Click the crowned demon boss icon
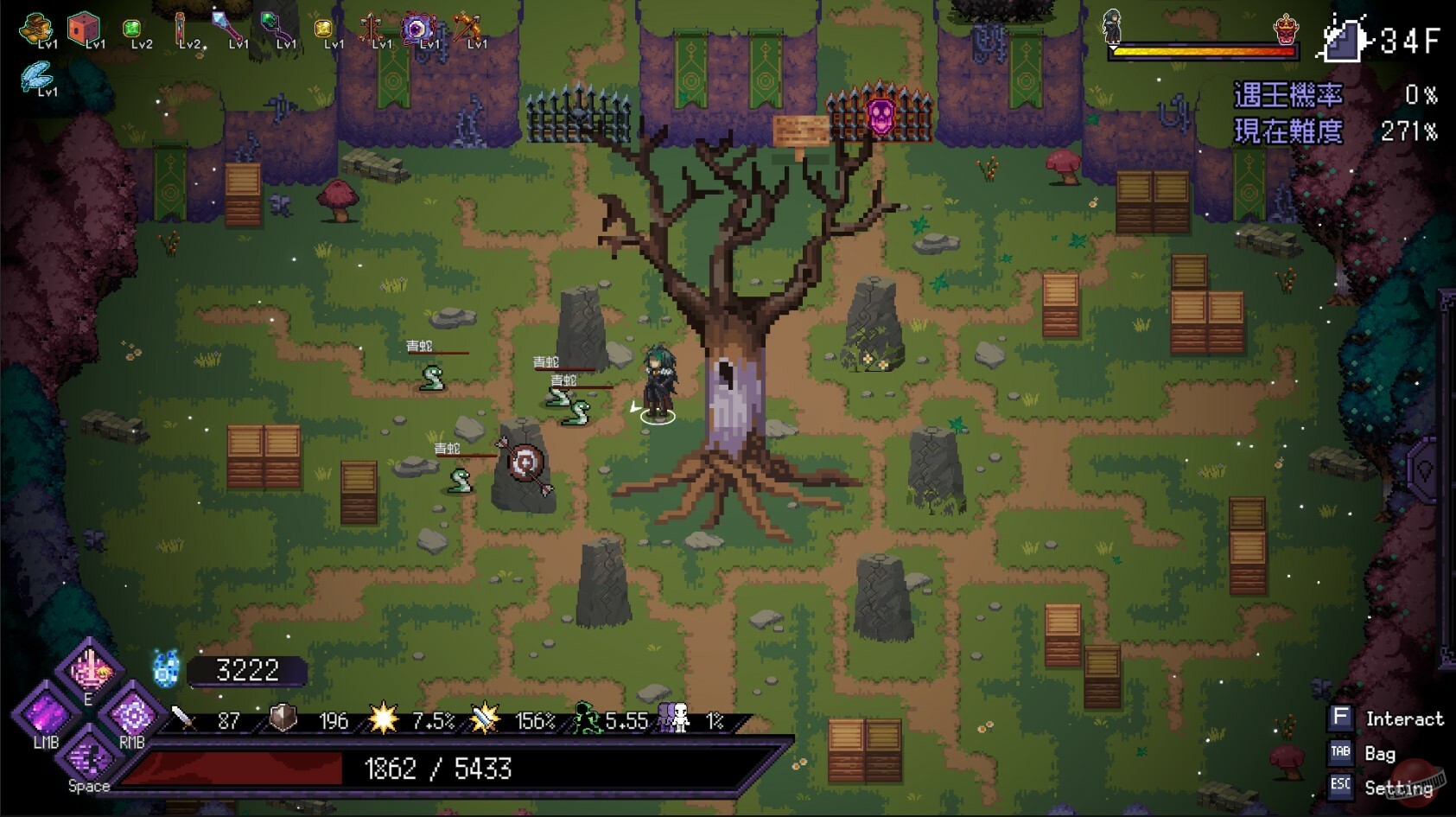The image size is (1456, 817). tap(1285, 27)
